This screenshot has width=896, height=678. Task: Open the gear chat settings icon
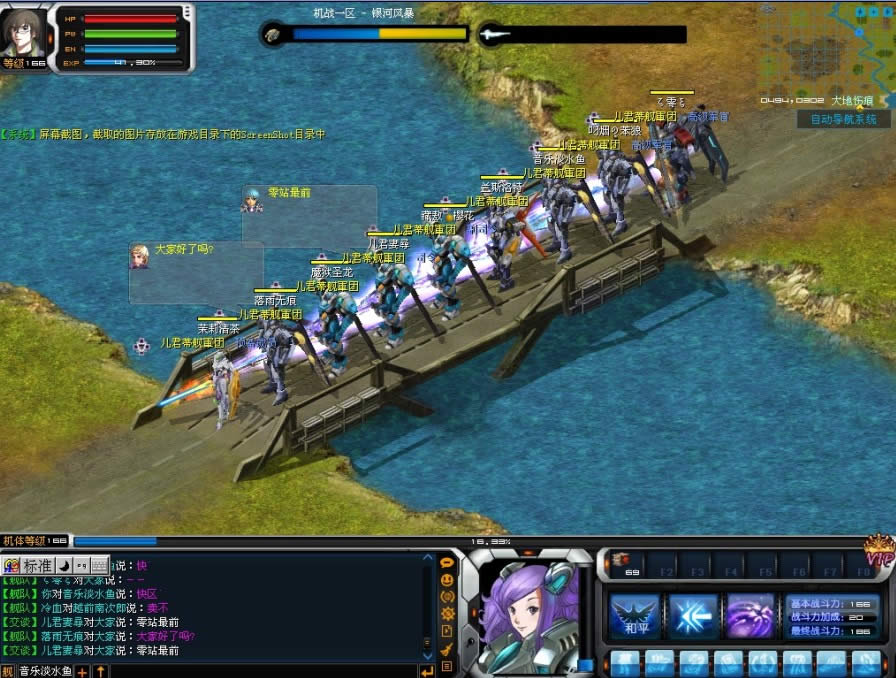447,613
